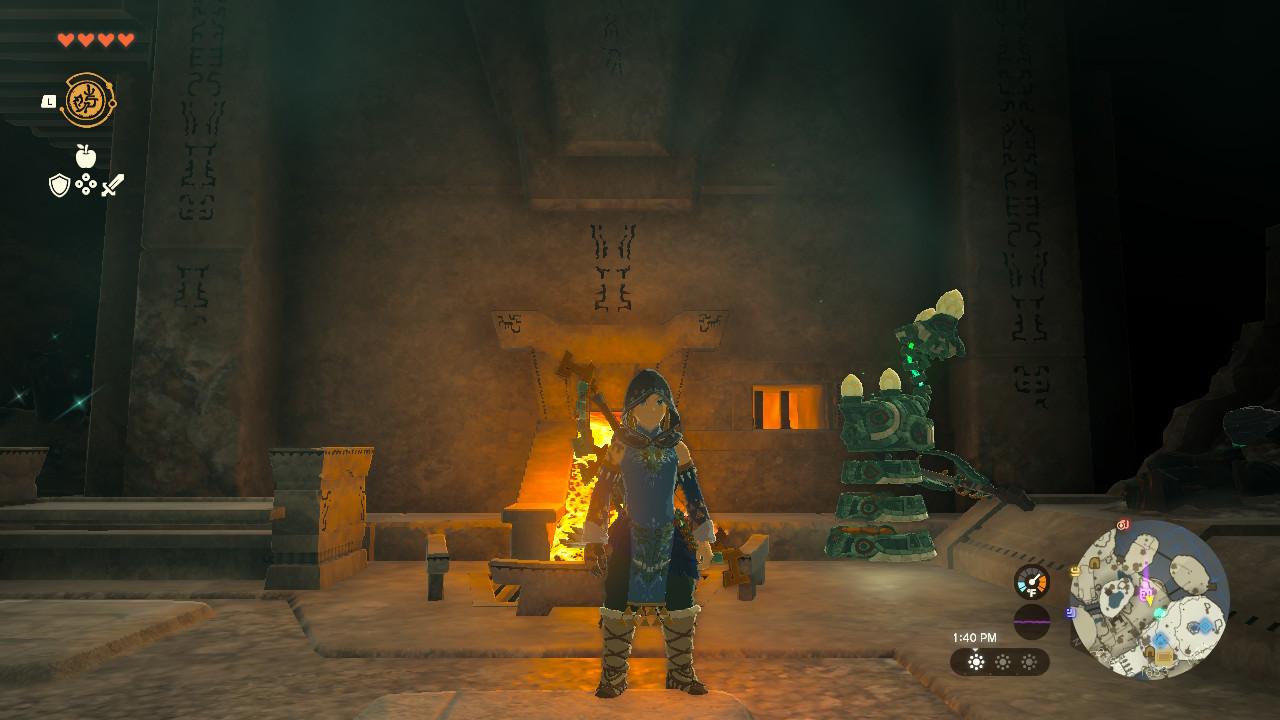Click the glowing cyan marker on the minimap

(x=1158, y=613)
